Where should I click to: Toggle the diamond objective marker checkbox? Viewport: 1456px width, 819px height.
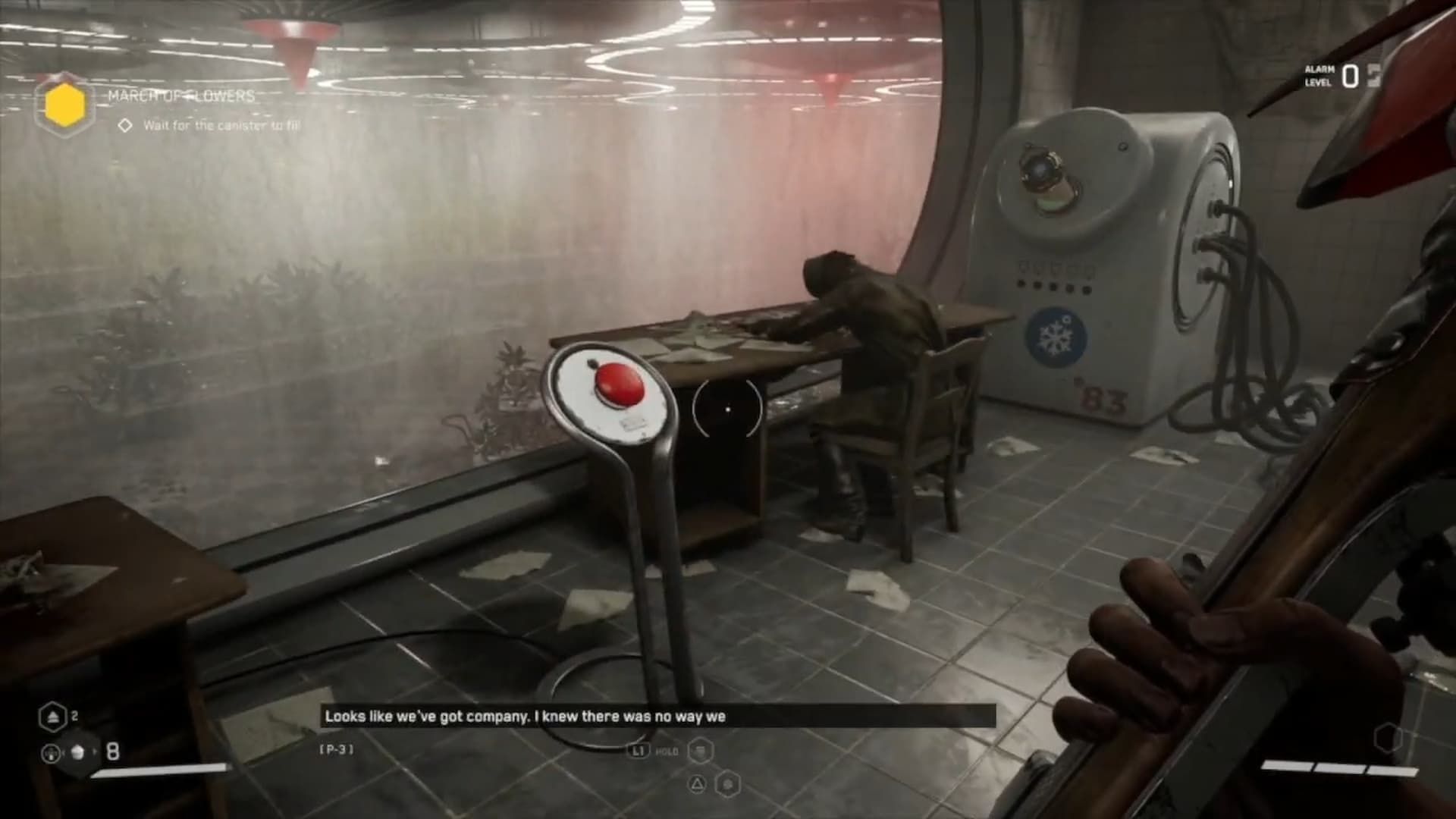tap(126, 126)
